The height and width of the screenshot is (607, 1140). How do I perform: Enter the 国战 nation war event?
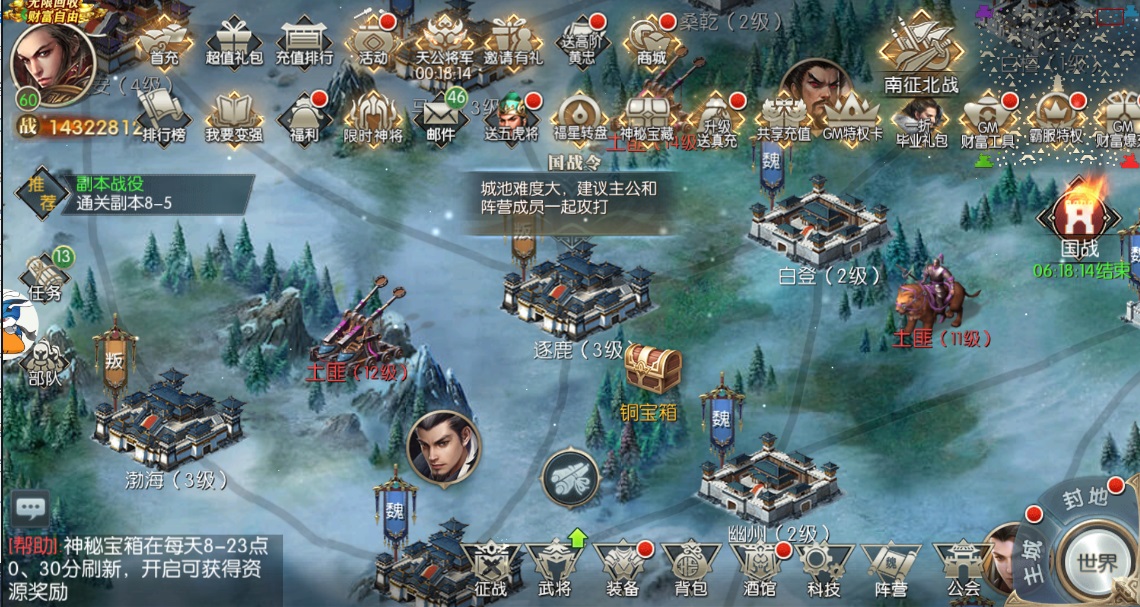click(x=1079, y=221)
